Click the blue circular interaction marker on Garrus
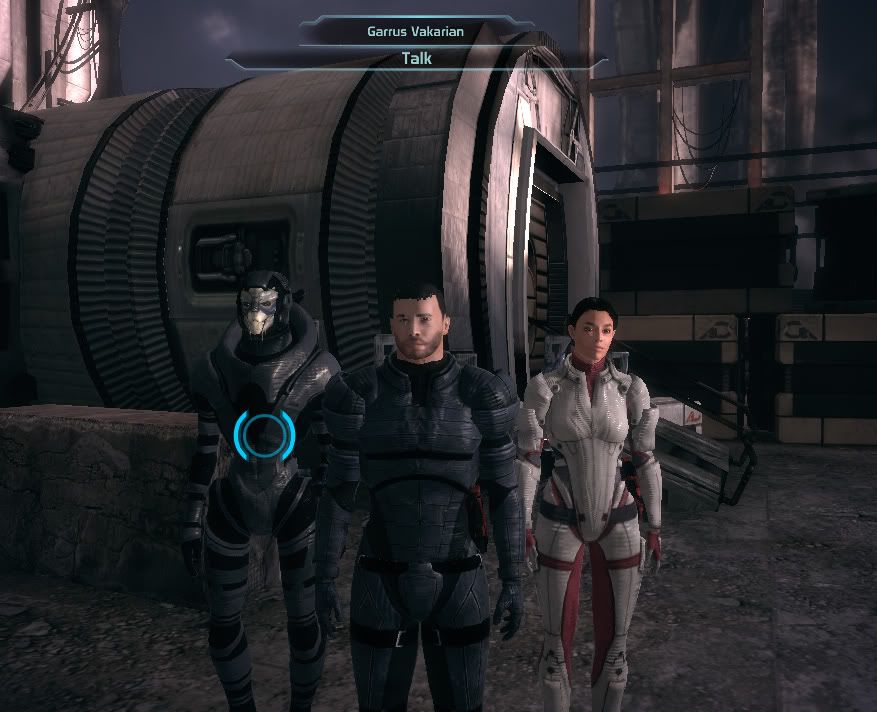Viewport: 877px width, 712px height. click(264, 433)
